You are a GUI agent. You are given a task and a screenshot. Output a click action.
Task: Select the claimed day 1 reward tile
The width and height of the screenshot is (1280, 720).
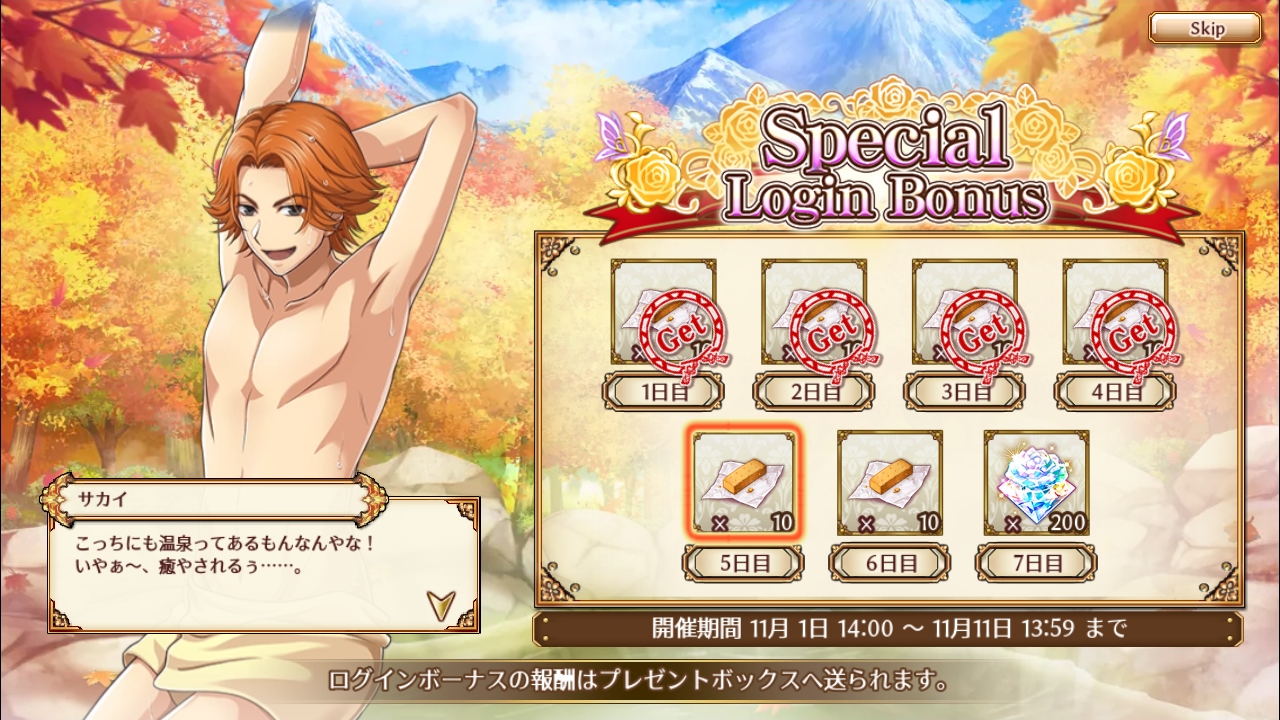point(664,312)
